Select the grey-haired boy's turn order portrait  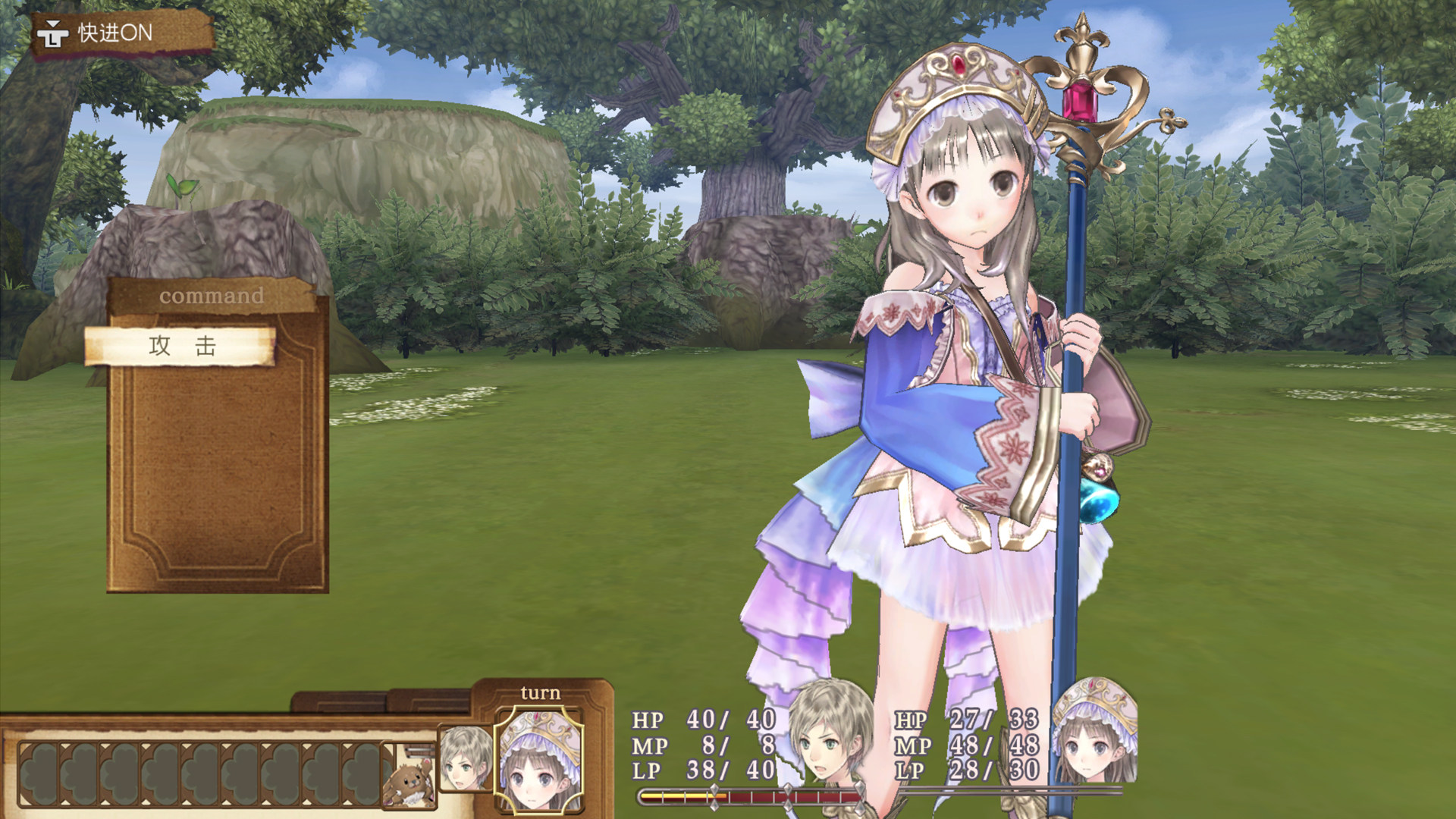(x=464, y=758)
